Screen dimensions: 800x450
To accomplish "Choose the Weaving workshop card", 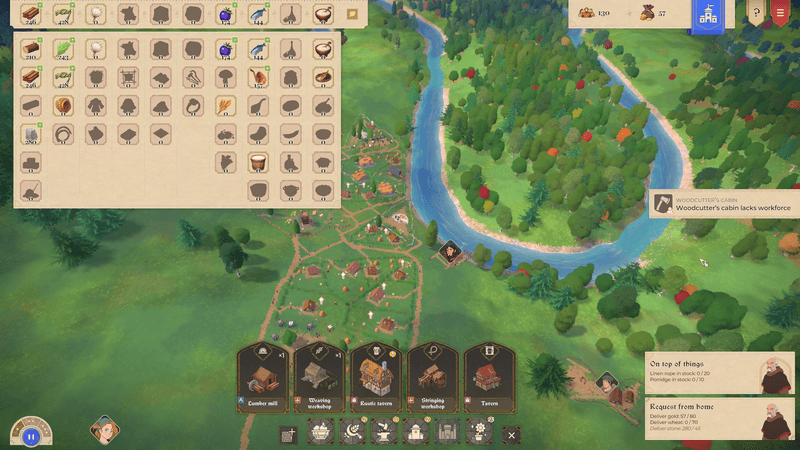I will [x=319, y=378].
